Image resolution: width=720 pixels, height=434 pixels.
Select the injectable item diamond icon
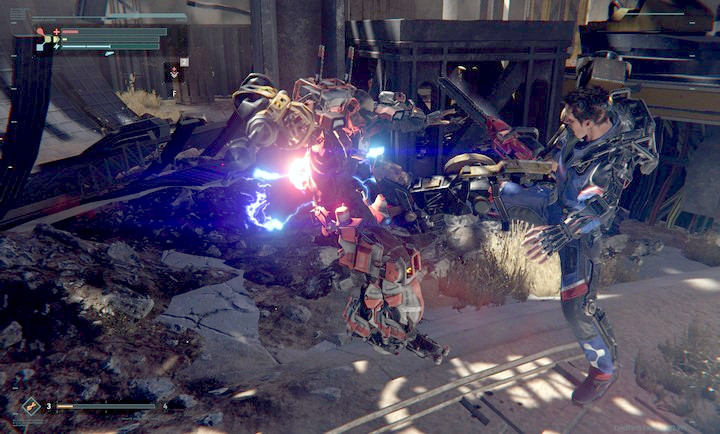pyautogui.click(x=32, y=406)
